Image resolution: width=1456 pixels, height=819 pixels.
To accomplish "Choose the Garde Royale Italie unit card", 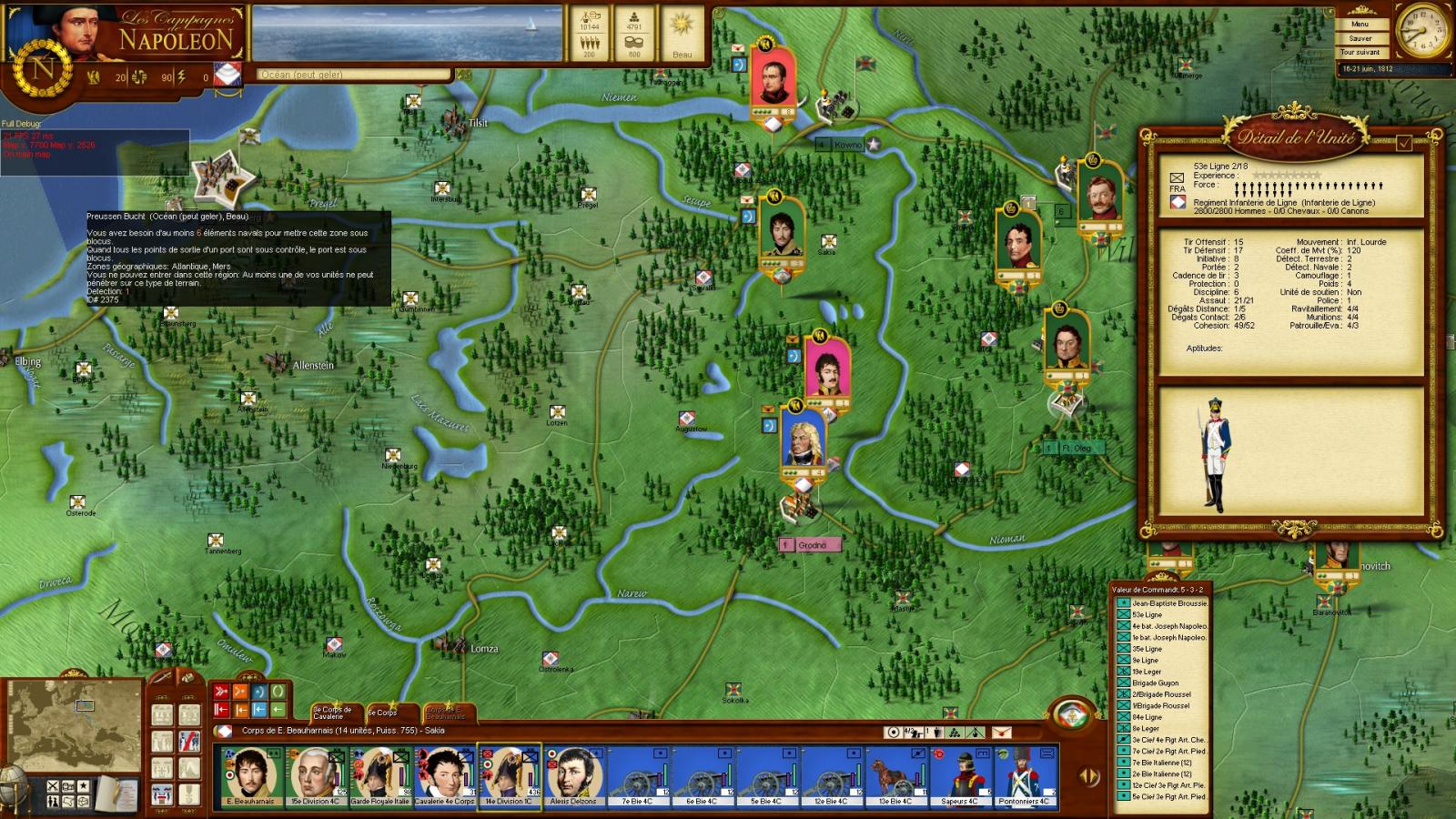I will (x=380, y=776).
